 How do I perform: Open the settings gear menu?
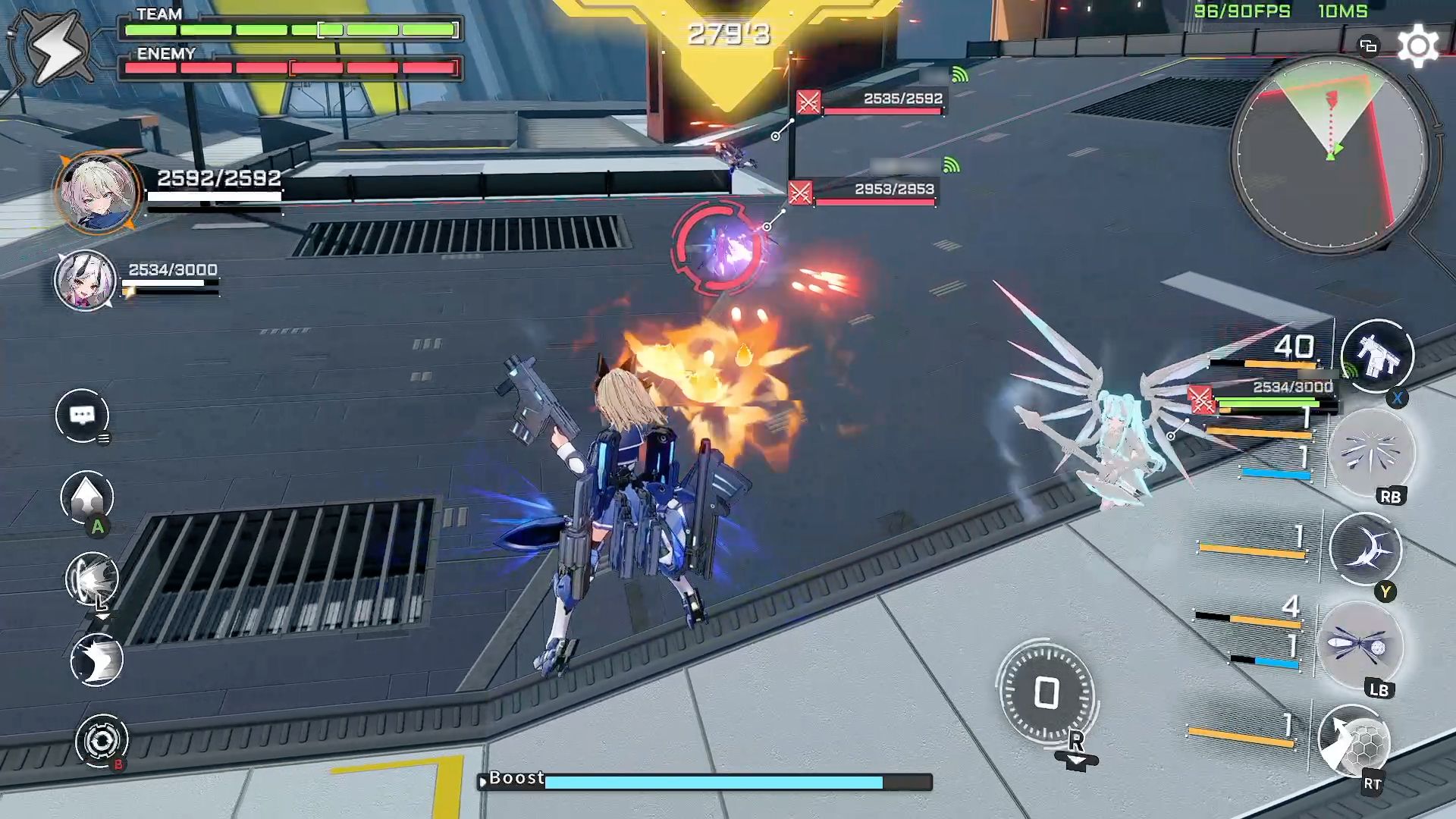click(1417, 46)
